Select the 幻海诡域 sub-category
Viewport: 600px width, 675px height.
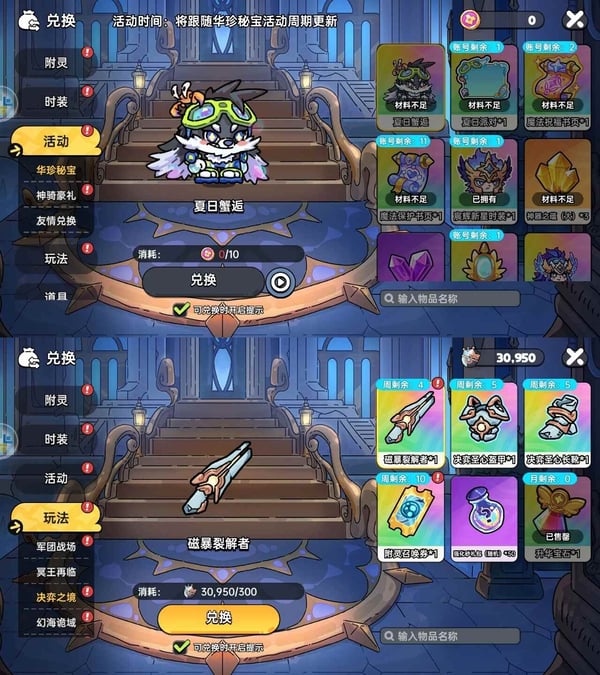[x=56, y=622]
